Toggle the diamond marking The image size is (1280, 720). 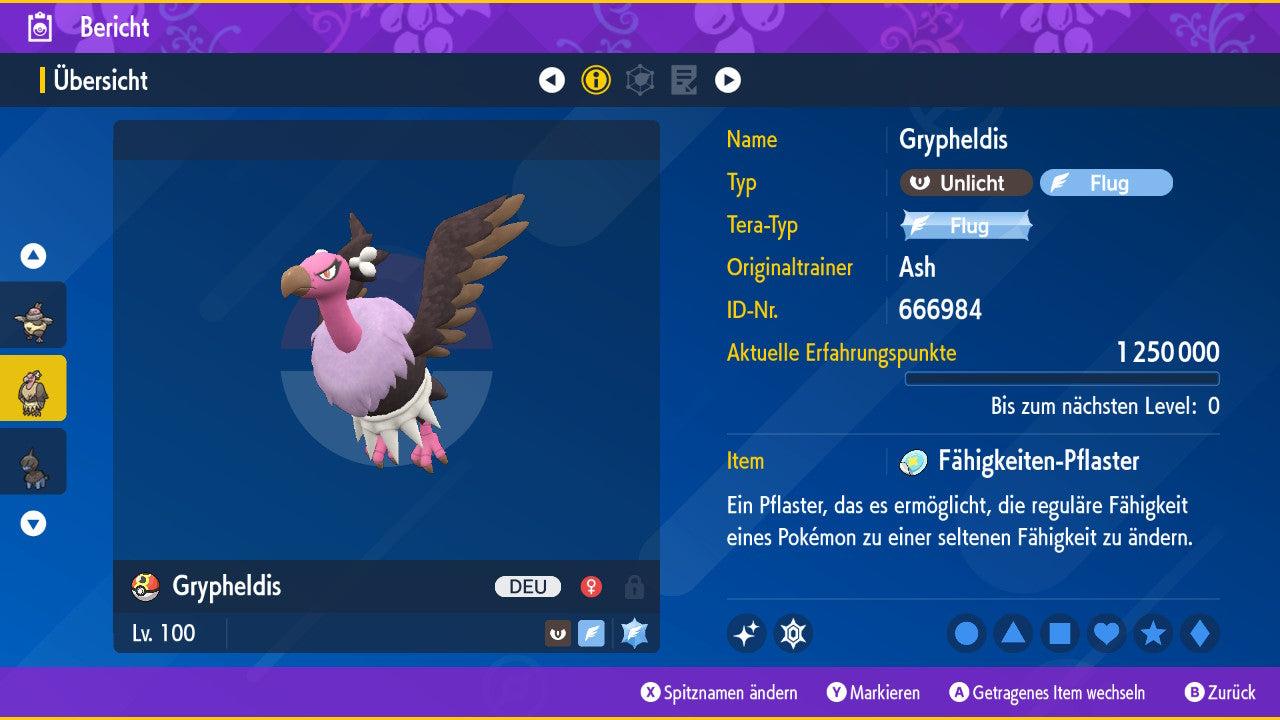point(1200,633)
